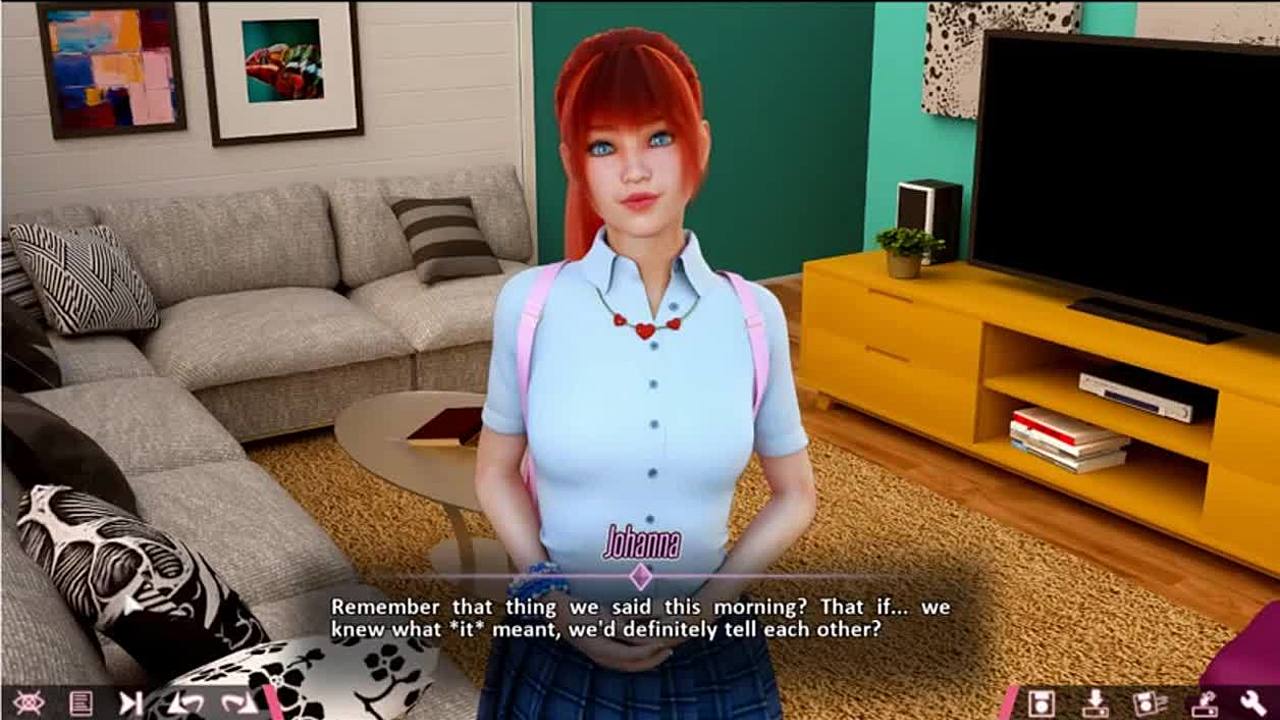The height and width of the screenshot is (720, 1280).
Task: Roll back with the left-curved arrow
Action: click(187, 703)
